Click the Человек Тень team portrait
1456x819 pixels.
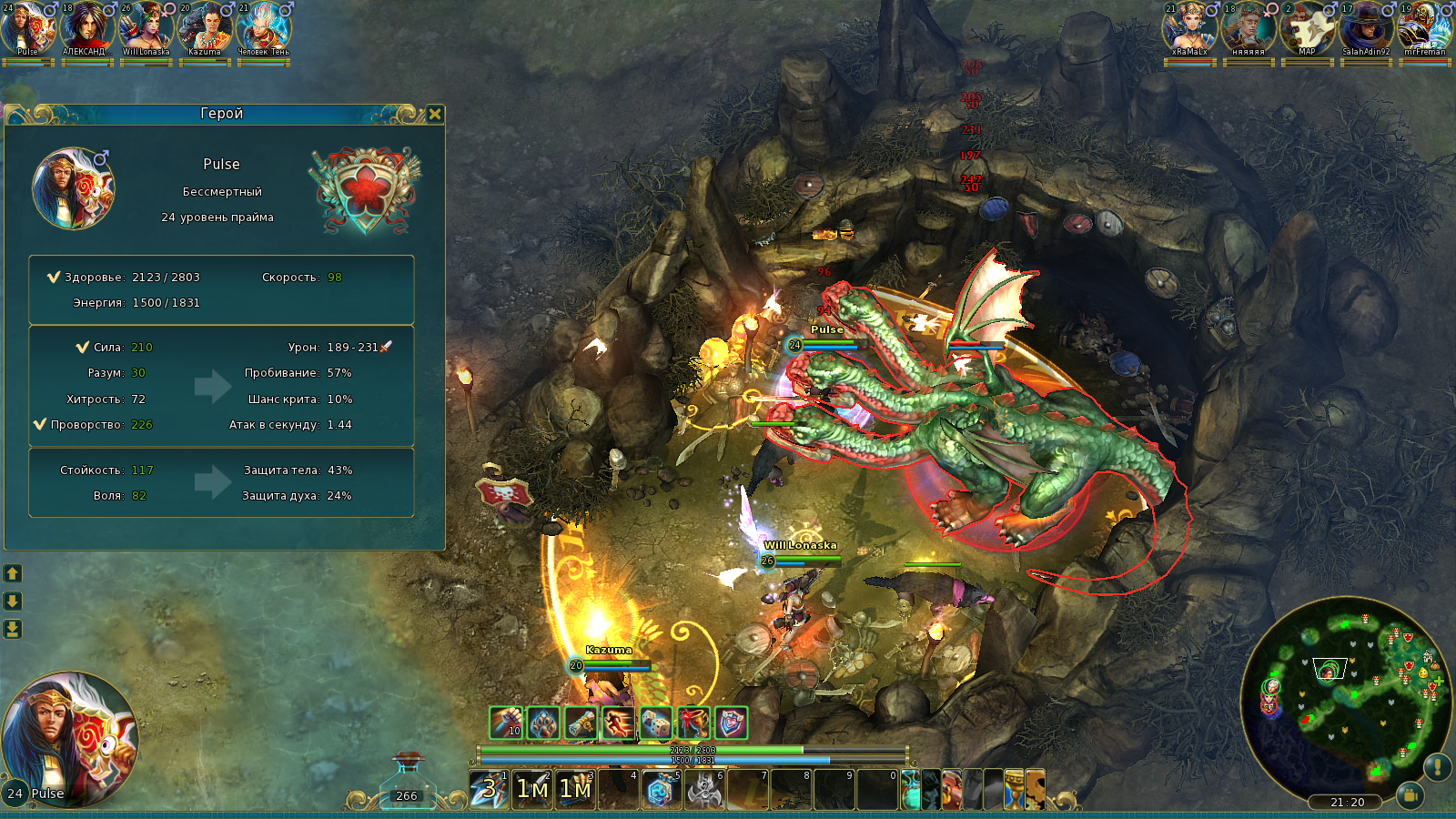tap(263, 27)
